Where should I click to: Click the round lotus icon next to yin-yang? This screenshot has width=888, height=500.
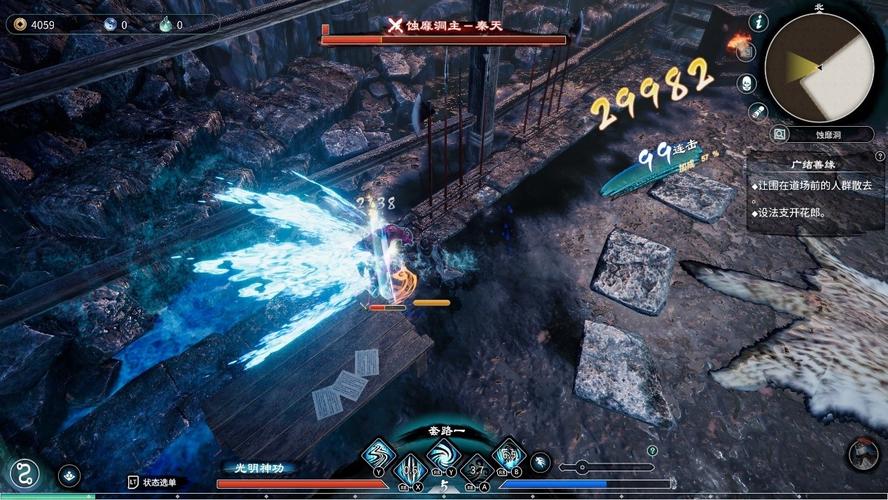point(69,475)
